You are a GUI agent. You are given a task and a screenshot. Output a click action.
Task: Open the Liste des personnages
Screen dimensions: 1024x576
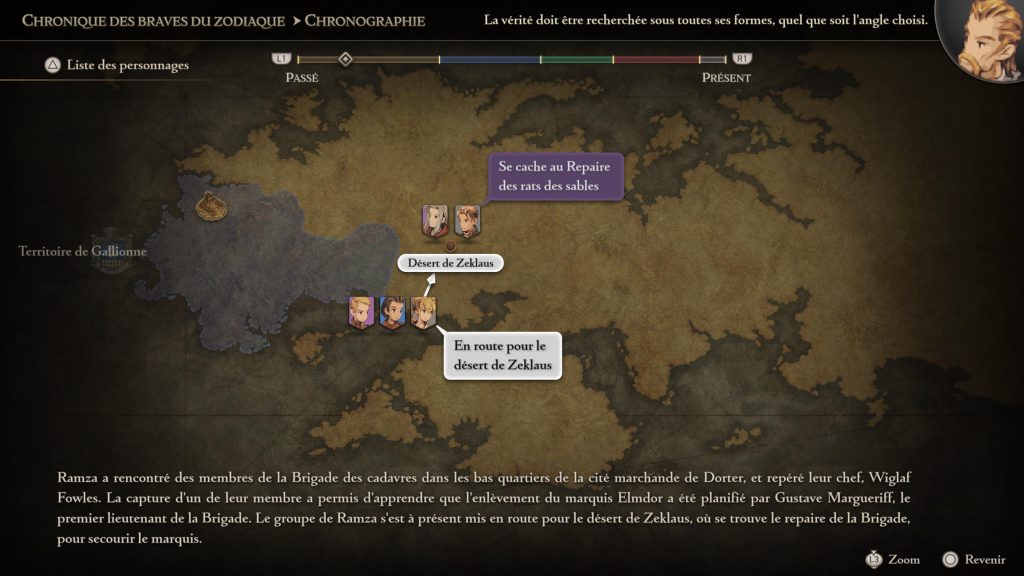point(116,66)
